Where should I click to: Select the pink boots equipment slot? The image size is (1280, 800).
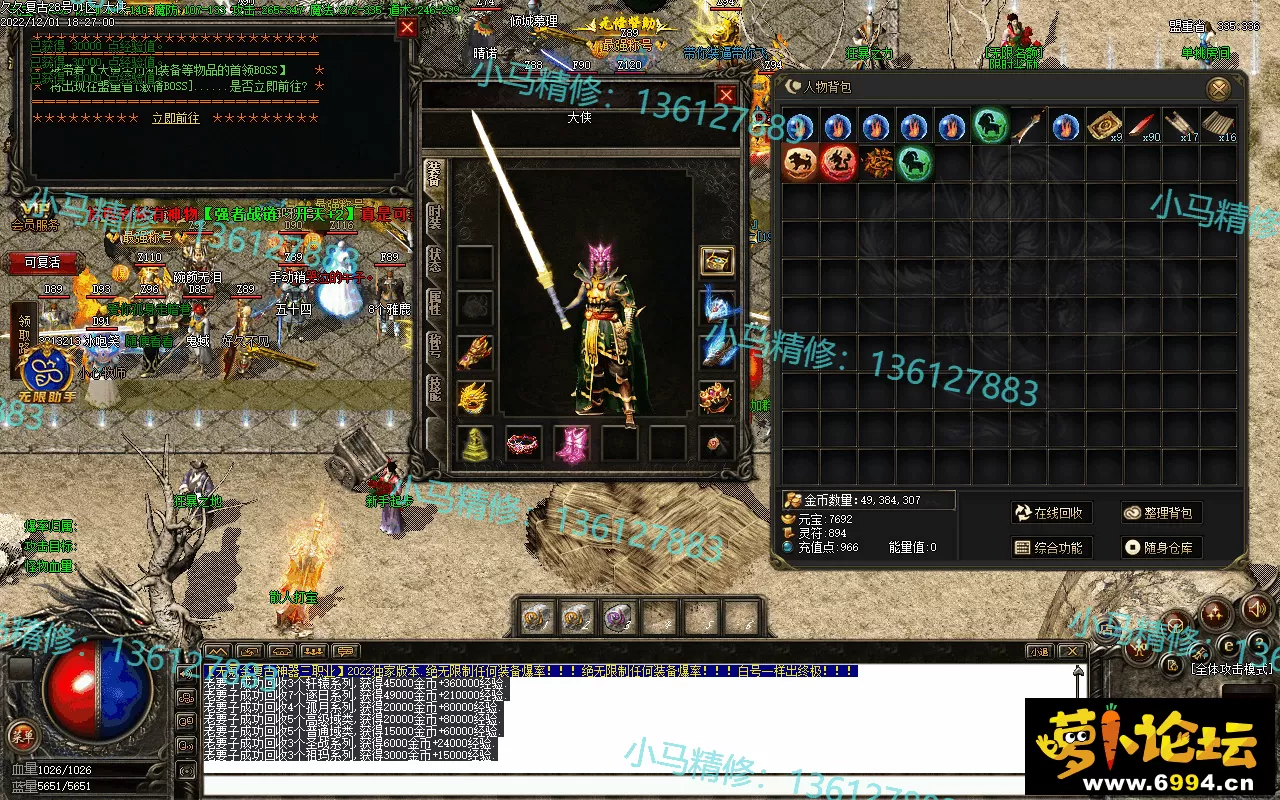(x=571, y=443)
